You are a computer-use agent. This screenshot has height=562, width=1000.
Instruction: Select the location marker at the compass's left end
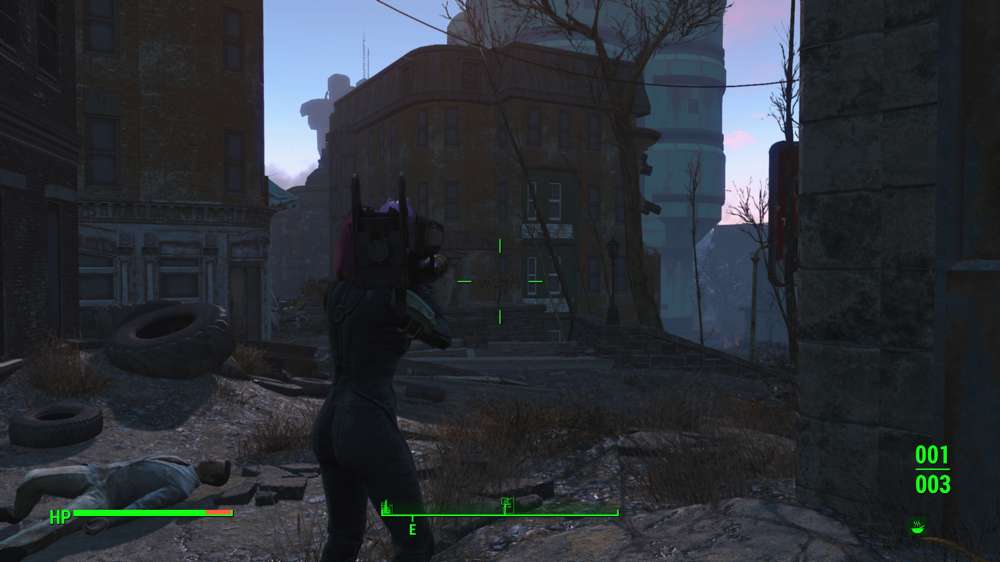(388, 506)
